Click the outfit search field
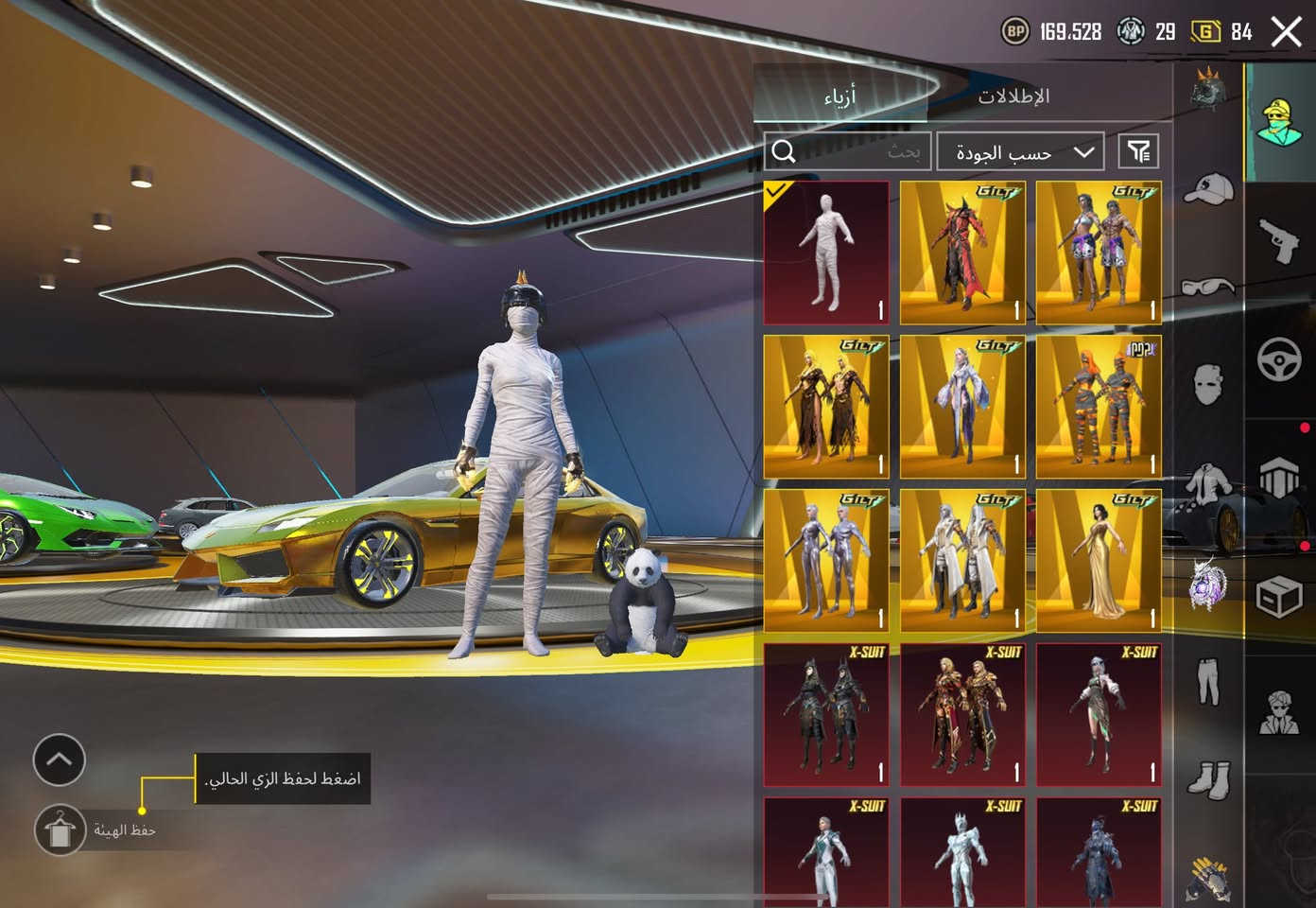Viewport: 1316px width, 908px height. (848, 151)
